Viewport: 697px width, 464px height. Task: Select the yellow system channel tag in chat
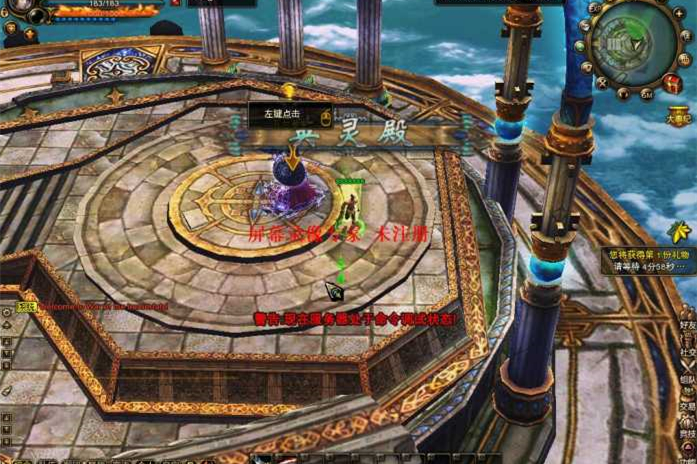point(26,306)
